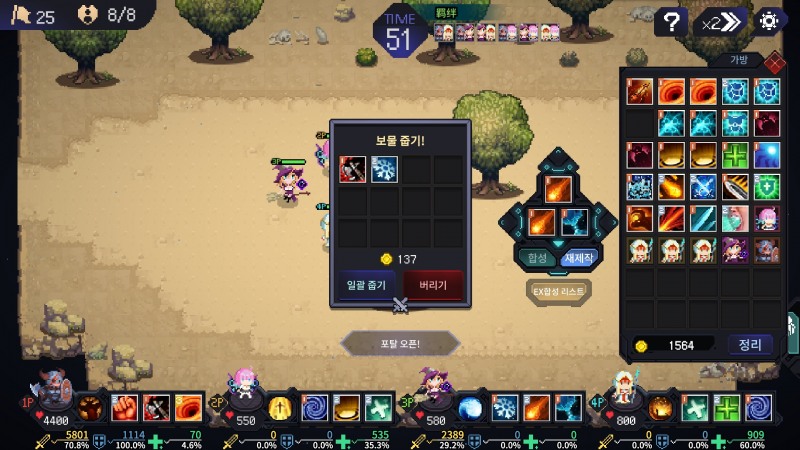Discard the loot with 버리기 button

tap(433, 285)
